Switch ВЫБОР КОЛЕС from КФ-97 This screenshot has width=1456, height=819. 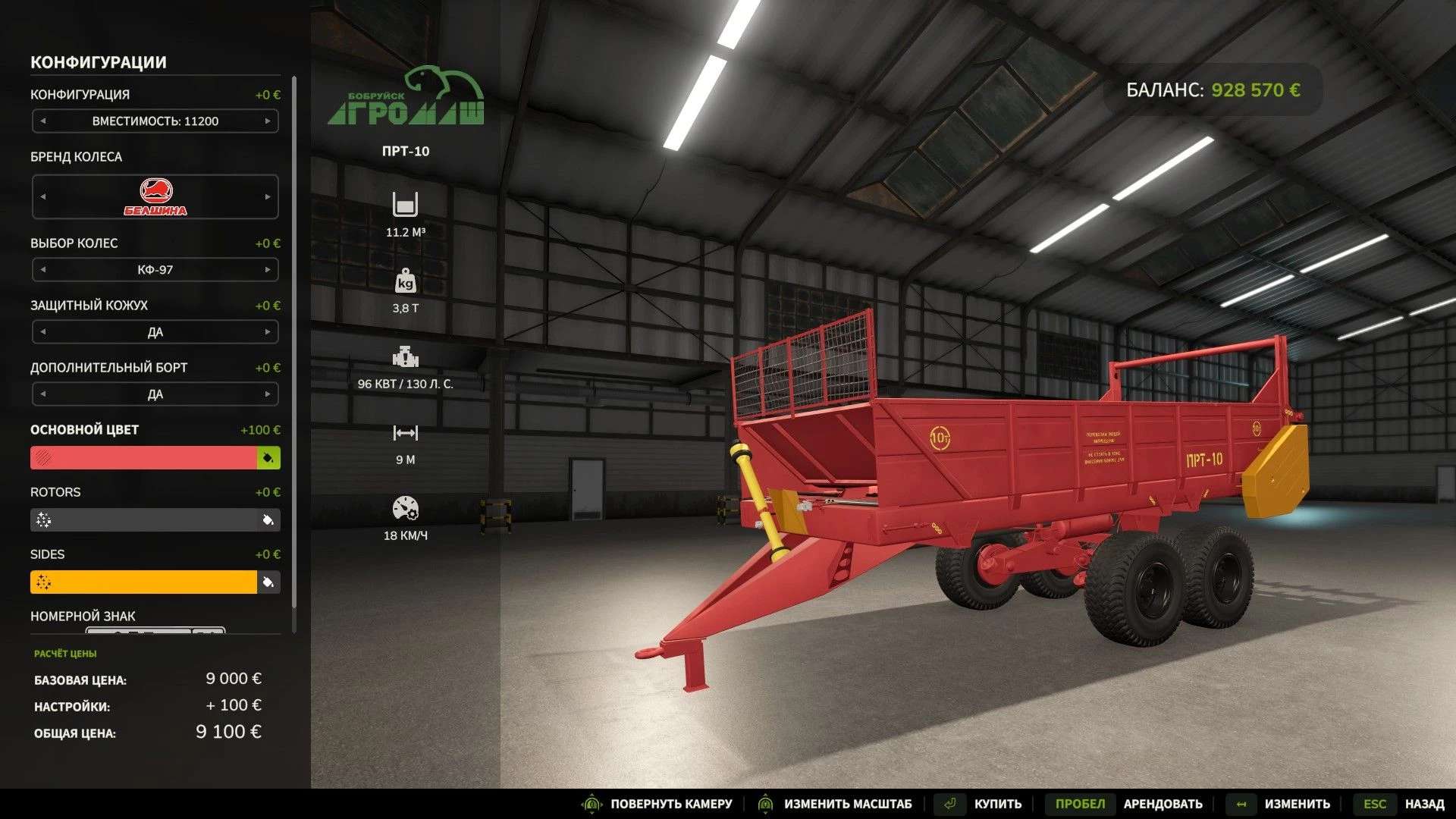pyautogui.click(x=268, y=269)
